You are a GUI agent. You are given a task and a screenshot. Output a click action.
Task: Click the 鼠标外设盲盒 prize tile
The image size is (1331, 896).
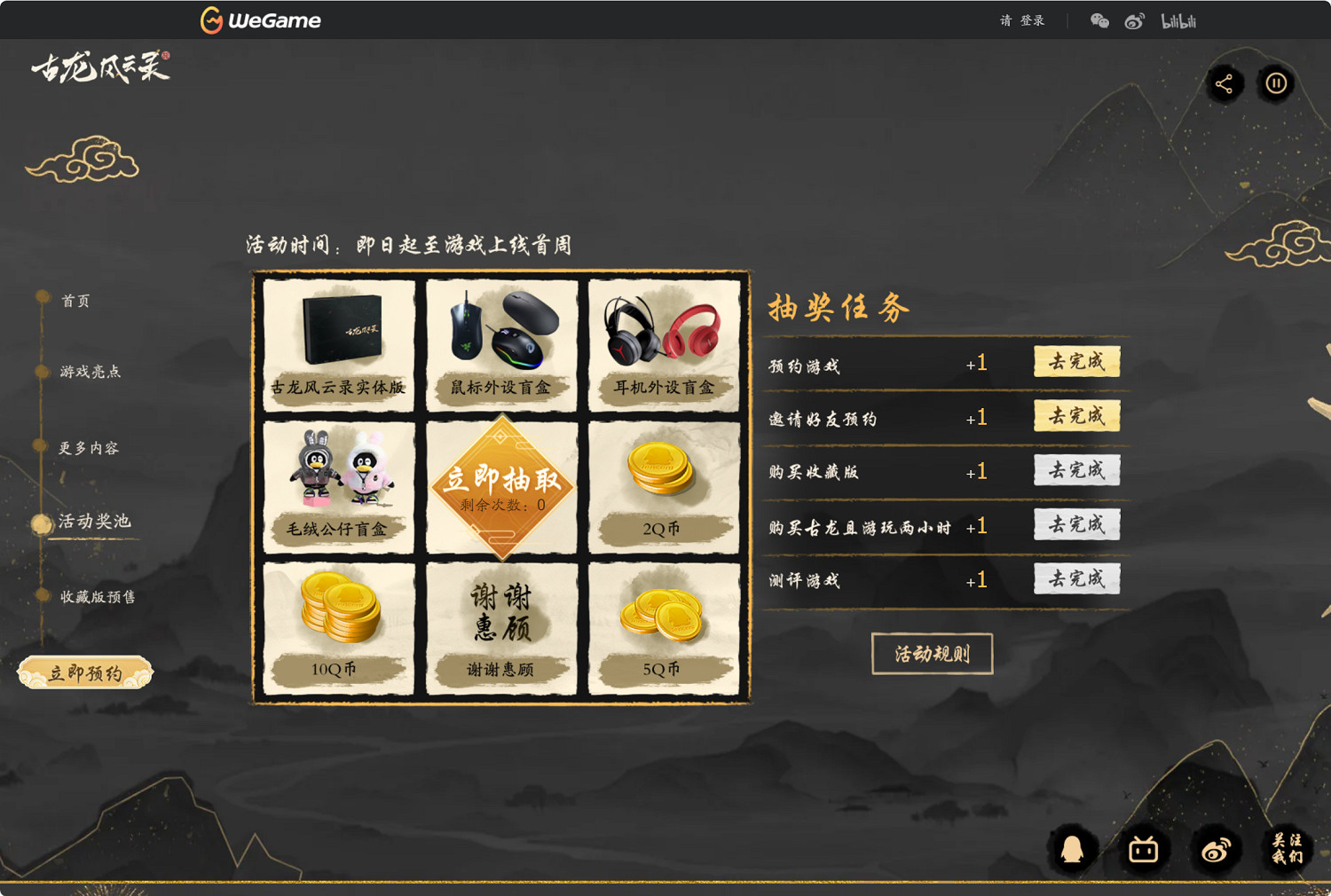point(501,345)
